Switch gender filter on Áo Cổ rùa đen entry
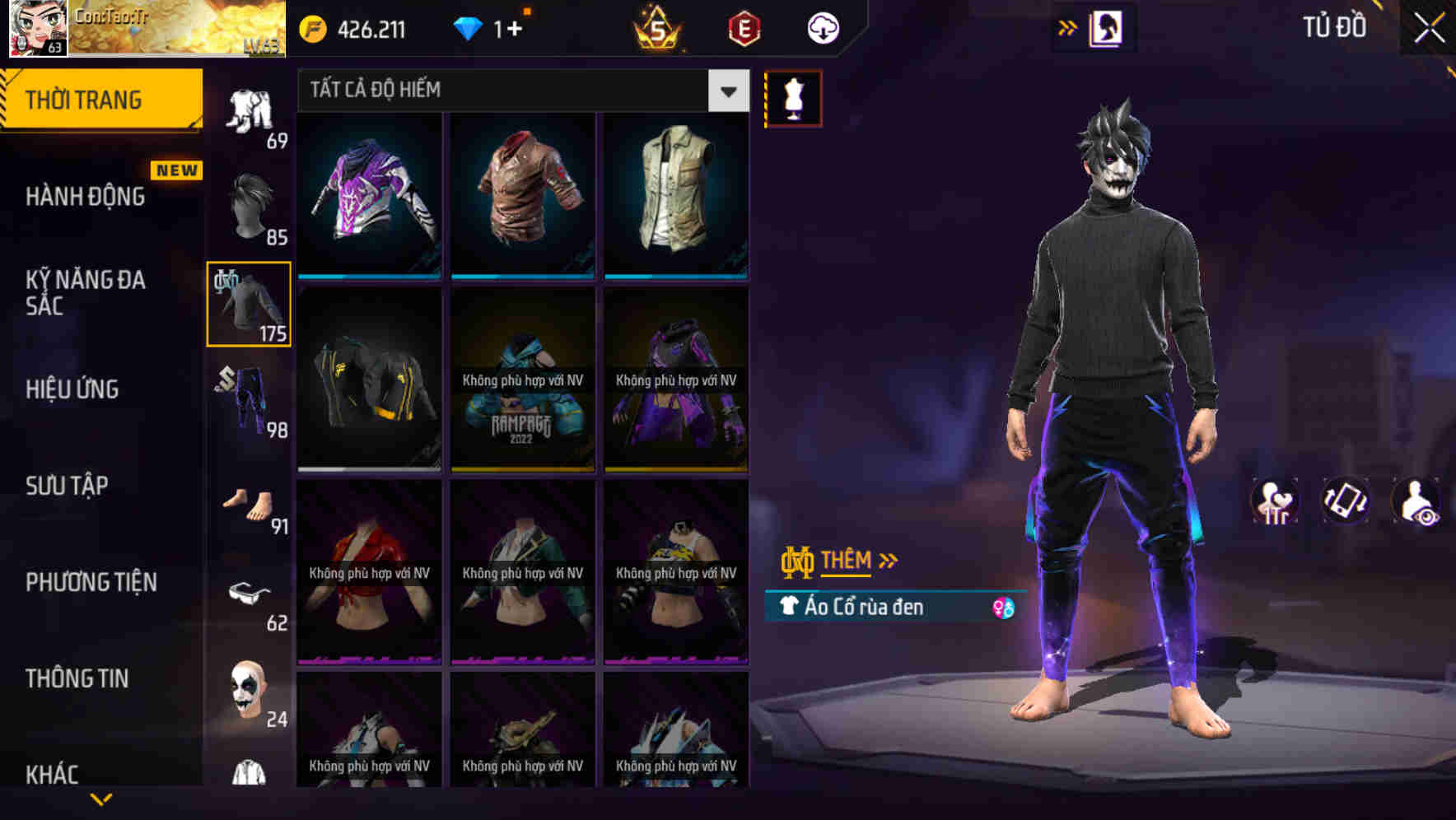The height and width of the screenshot is (820, 1456). click(x=1004, y=607)
